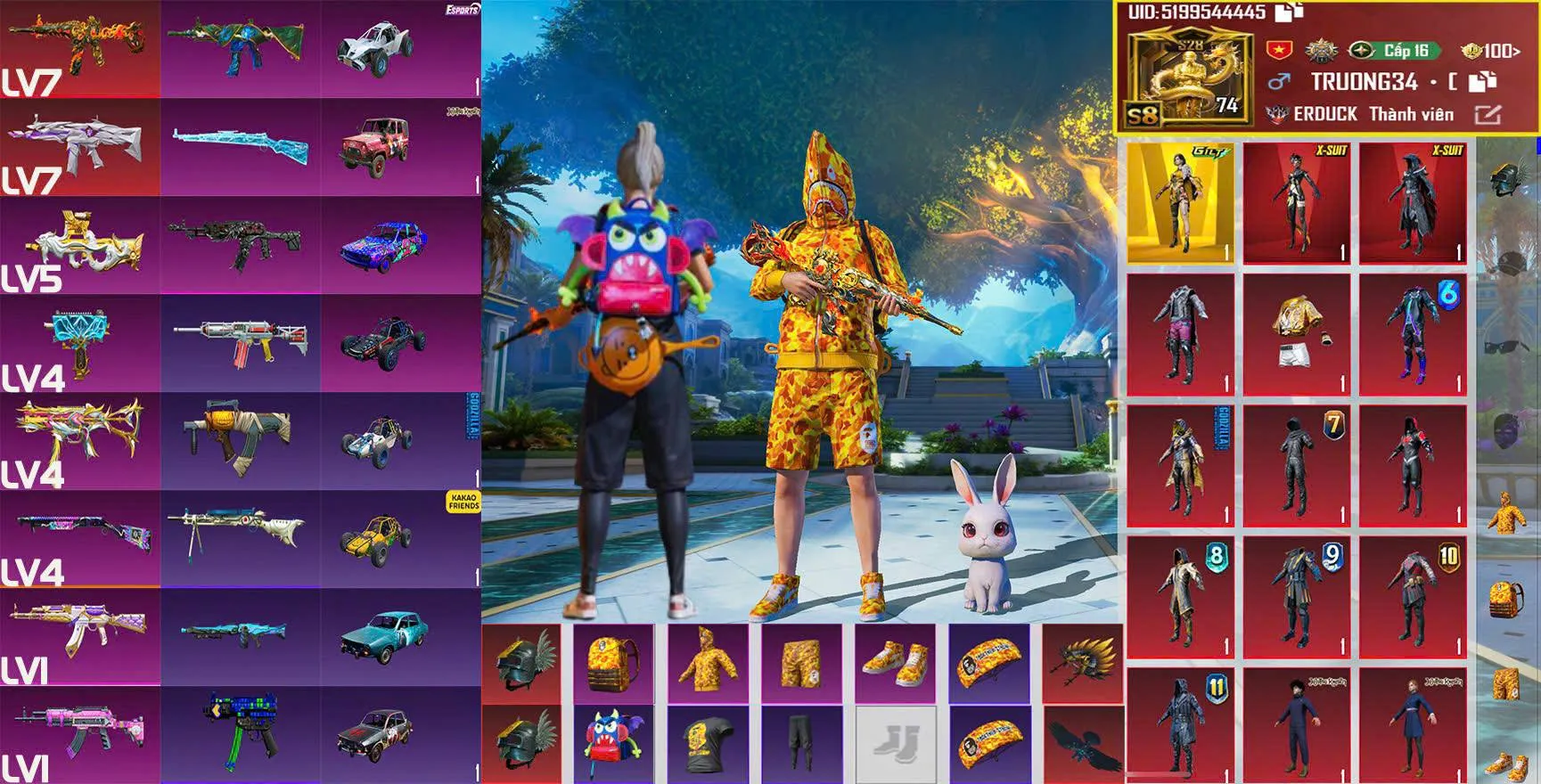
Task: Copy the player UID number
Action: (x=1289, y=12)
